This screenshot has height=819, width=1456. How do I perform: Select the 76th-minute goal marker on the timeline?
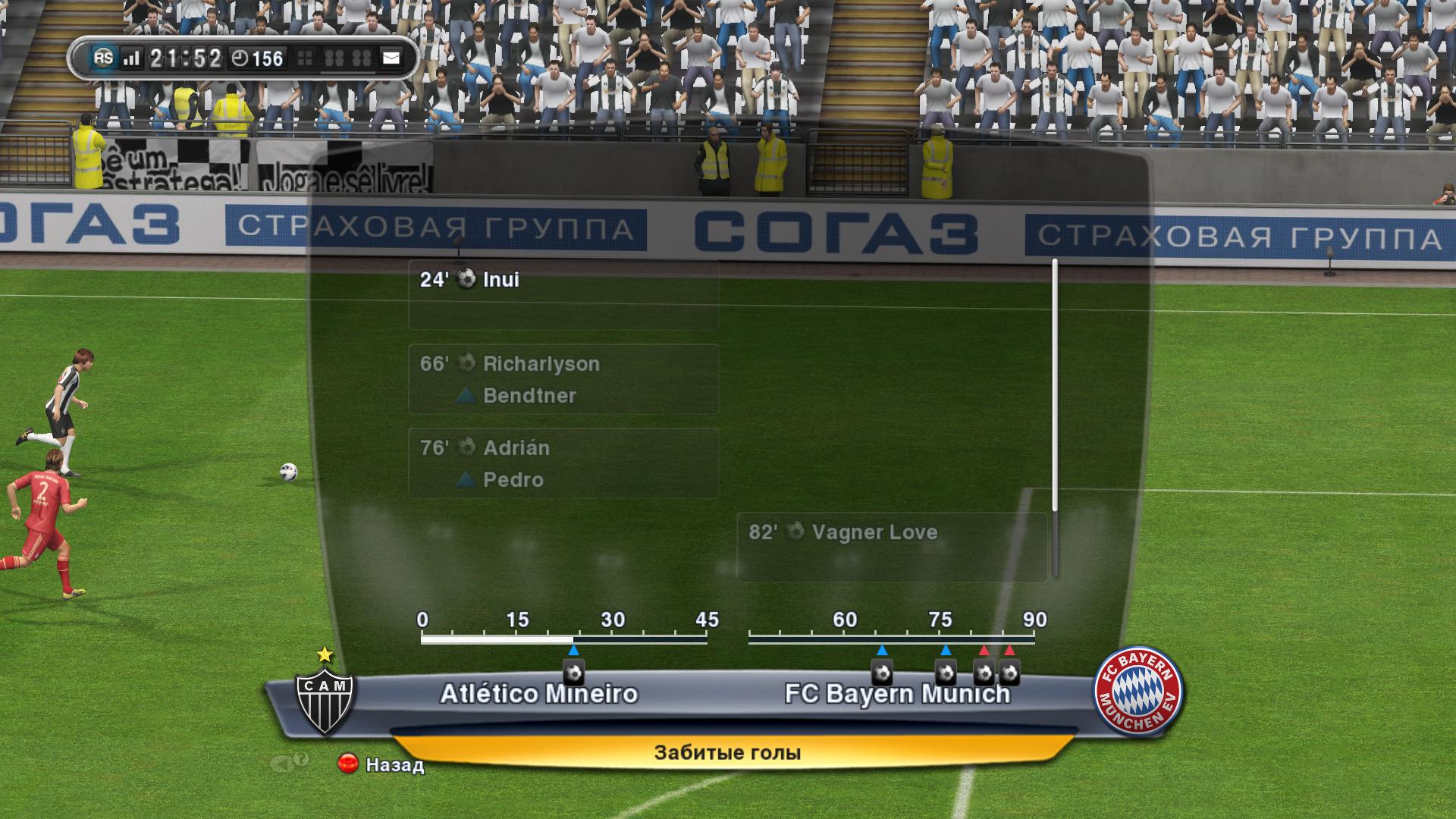945,672
